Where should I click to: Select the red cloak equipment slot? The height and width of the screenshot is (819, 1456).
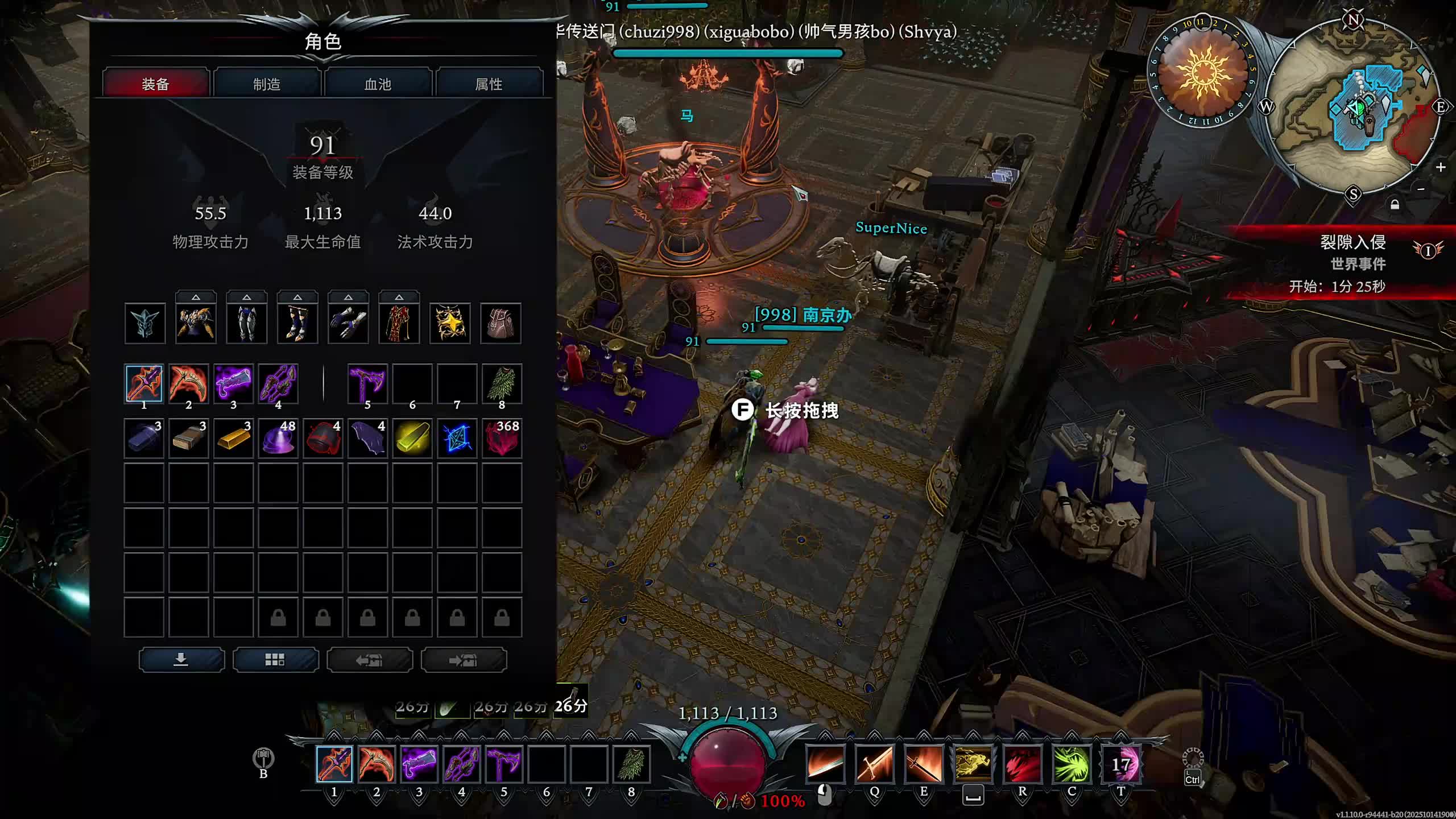tap(399, 324)
